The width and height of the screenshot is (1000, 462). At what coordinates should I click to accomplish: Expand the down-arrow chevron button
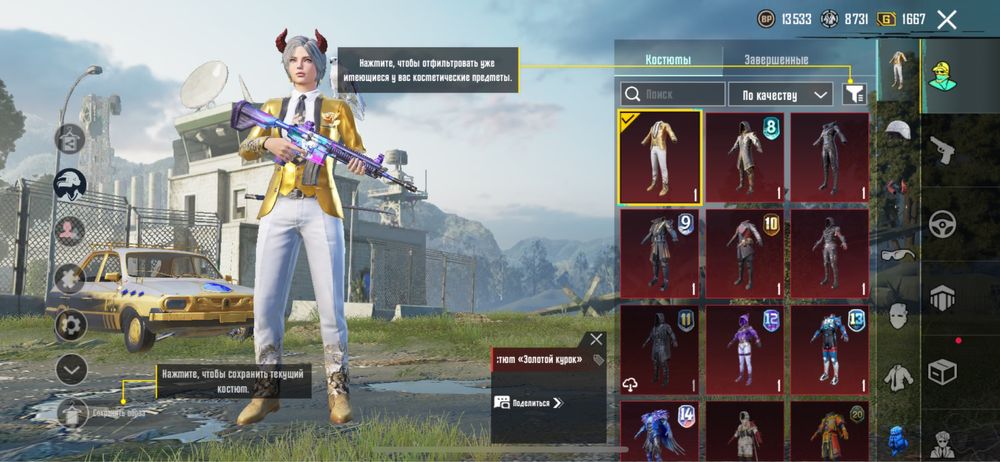click(71, 369)
